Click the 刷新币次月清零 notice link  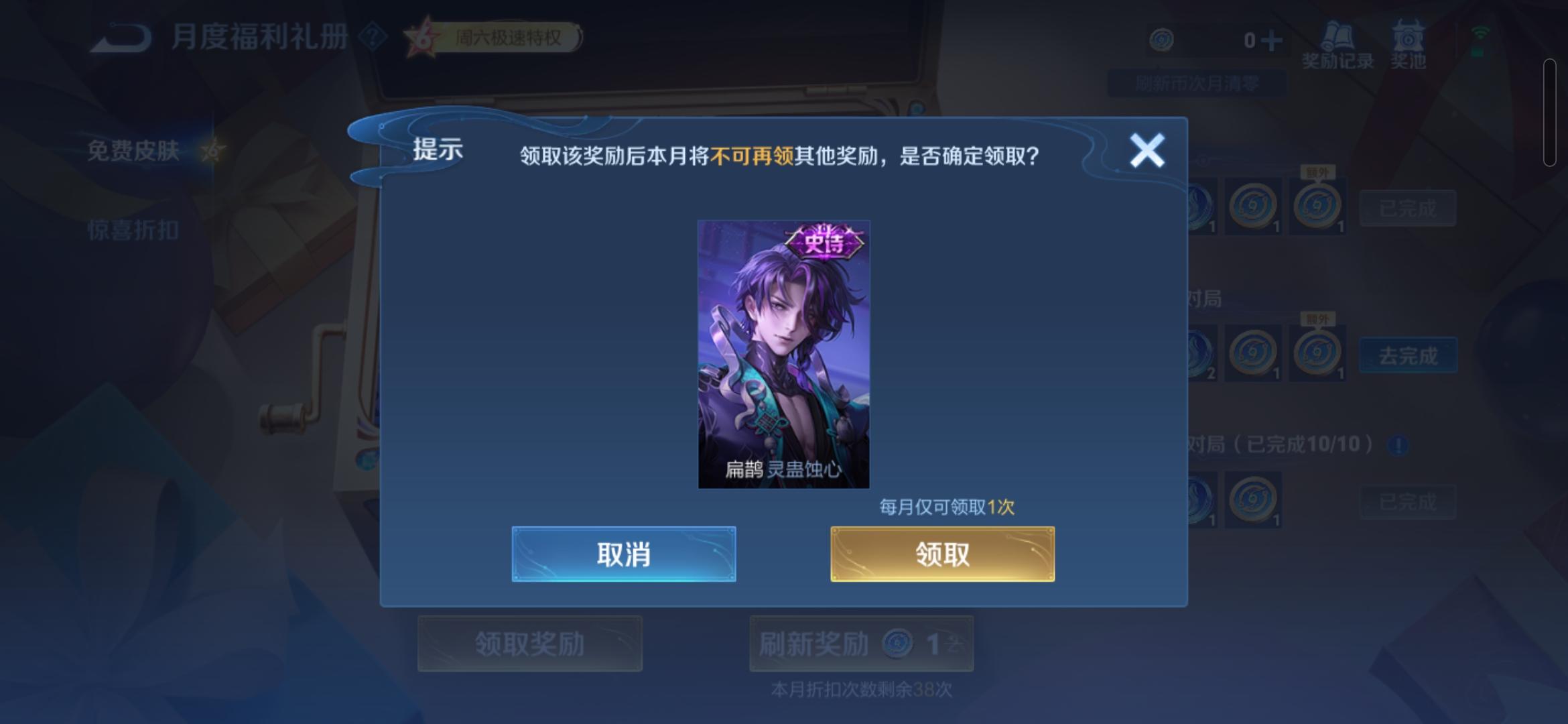point(1196,82)
